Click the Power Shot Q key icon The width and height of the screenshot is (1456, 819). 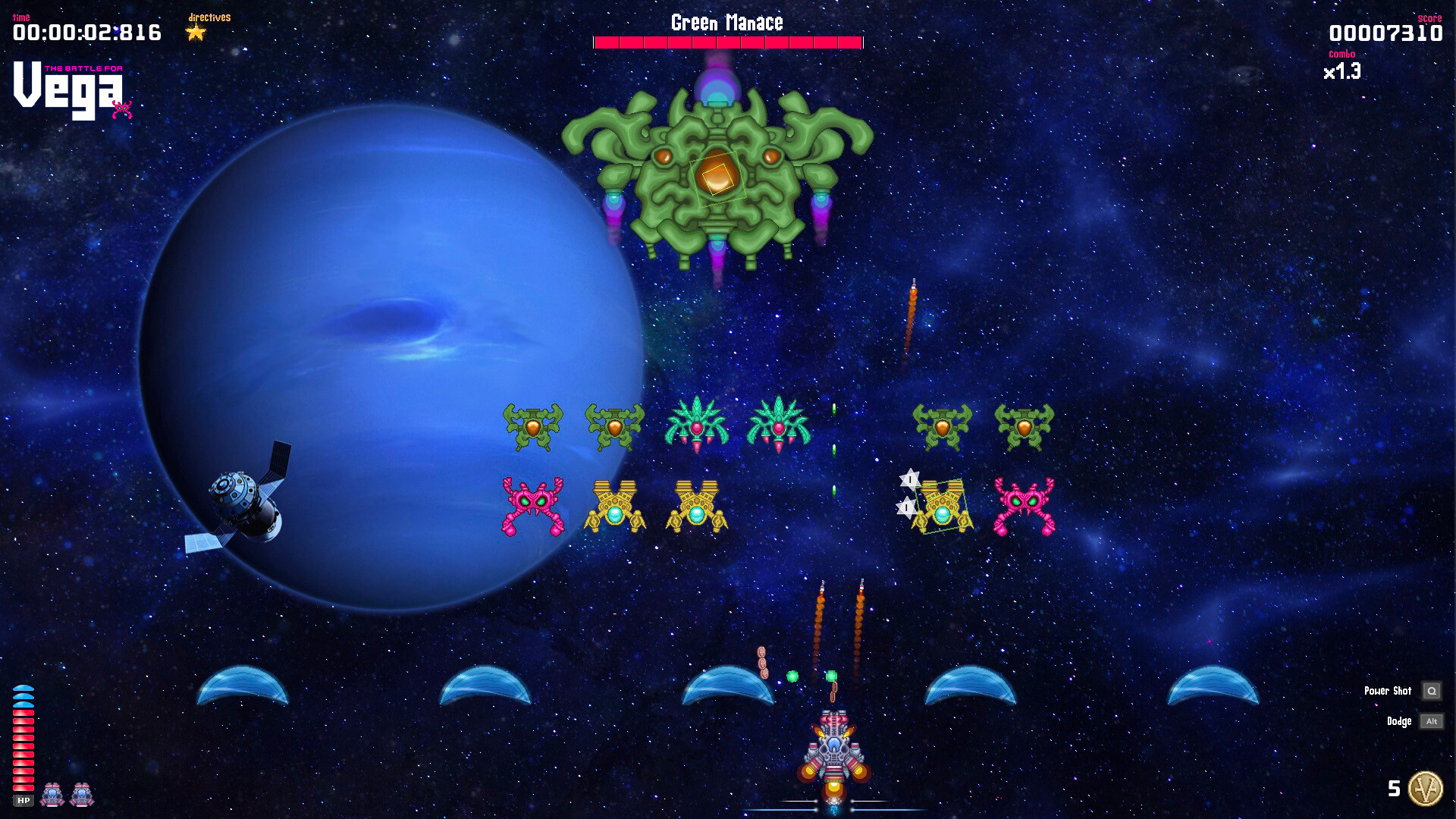point(1432,691)
